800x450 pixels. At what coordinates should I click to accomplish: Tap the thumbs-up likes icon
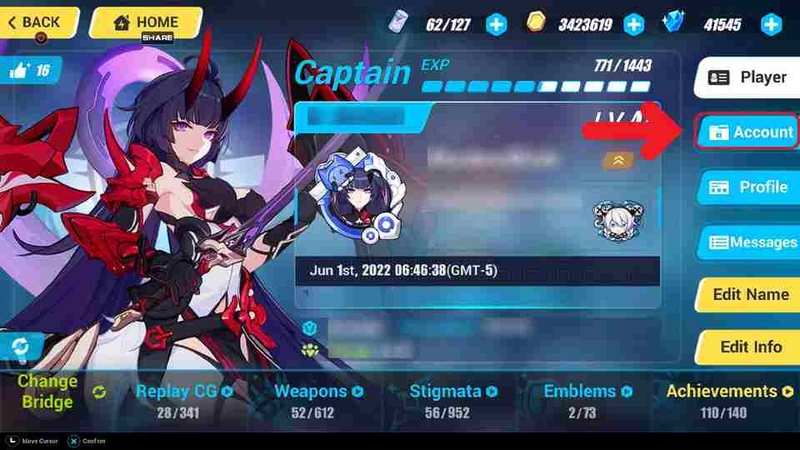[30, 69]
